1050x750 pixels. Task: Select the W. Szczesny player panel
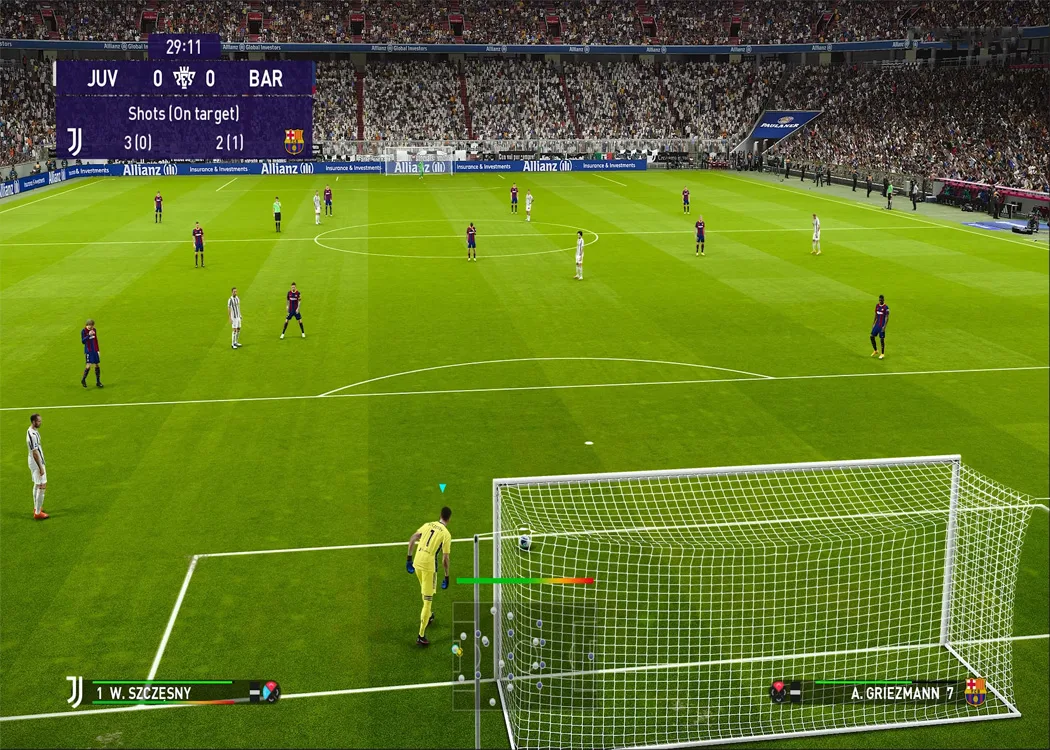[x=172, y=691]
